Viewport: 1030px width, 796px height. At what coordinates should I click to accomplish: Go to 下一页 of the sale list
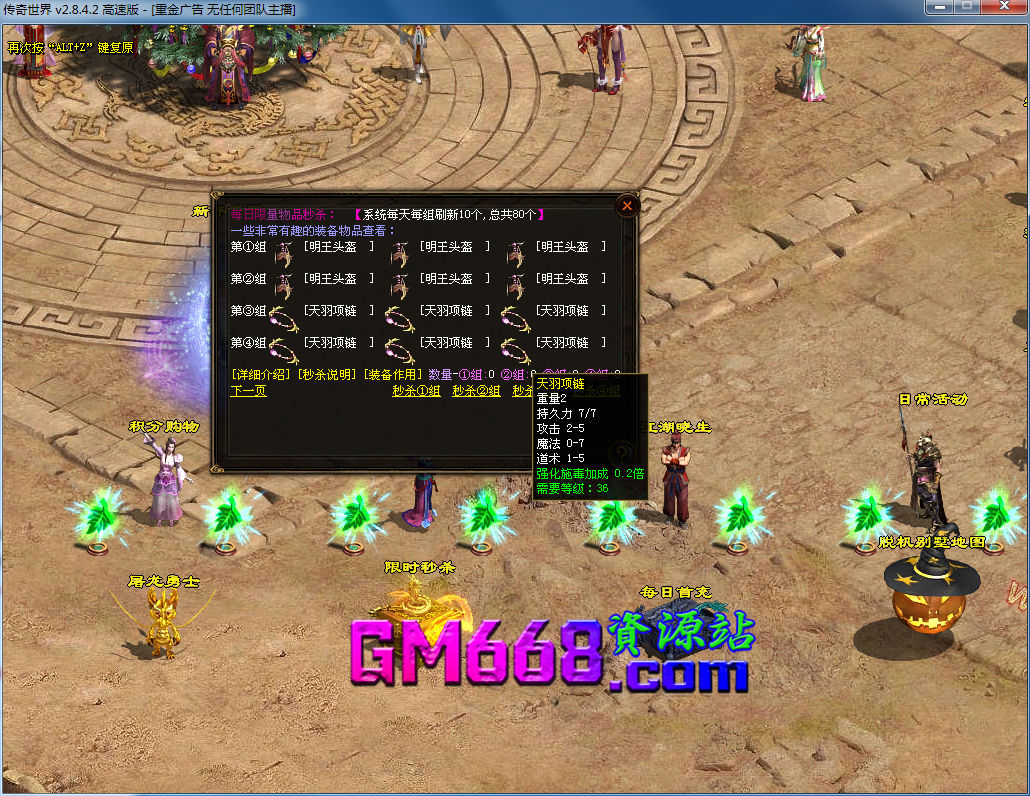click(249, 391)
